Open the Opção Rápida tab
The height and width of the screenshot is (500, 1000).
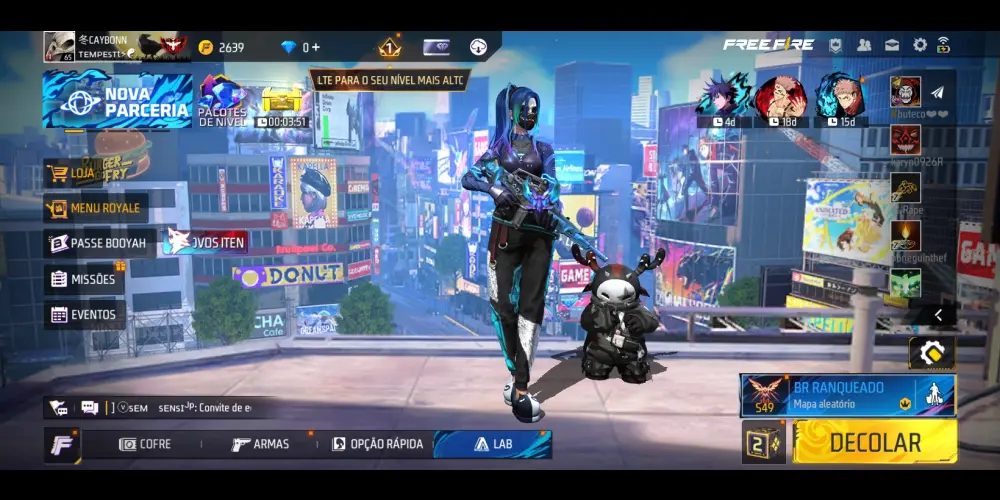pyautogui.click(x=377, y=444)
